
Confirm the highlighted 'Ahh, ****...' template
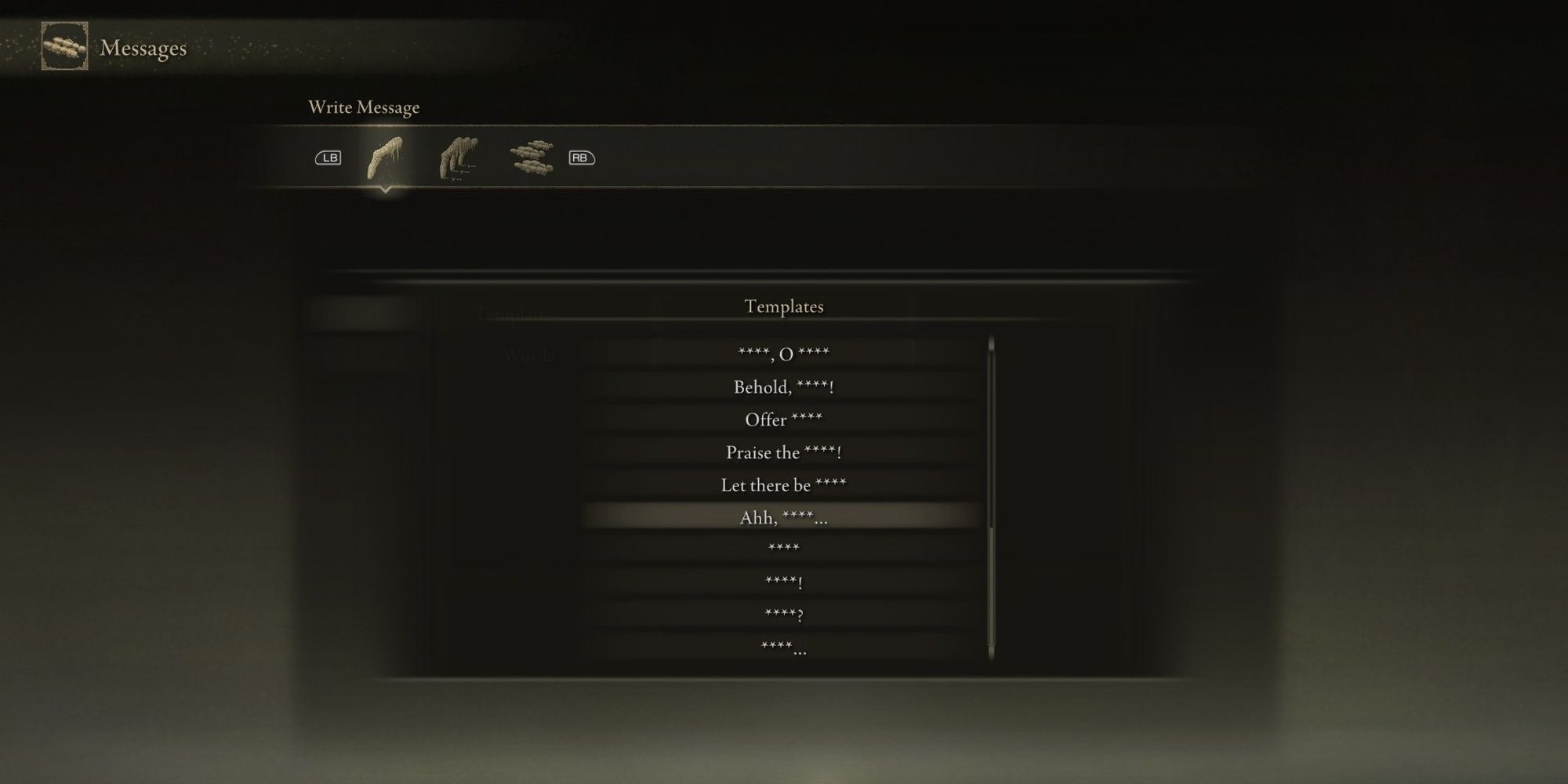point(784,517)
